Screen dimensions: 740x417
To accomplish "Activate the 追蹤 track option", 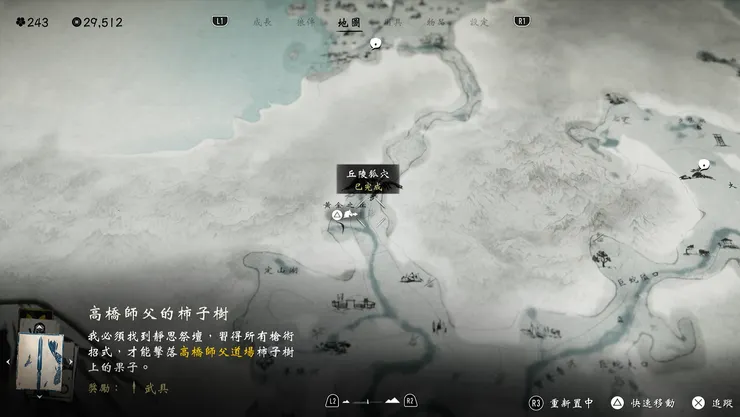I will pos(714,401).
